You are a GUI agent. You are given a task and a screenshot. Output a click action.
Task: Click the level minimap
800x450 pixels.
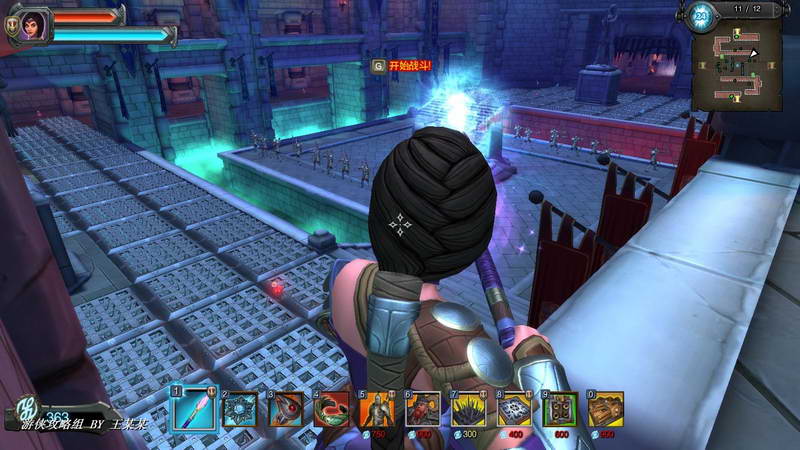(740, 65)
